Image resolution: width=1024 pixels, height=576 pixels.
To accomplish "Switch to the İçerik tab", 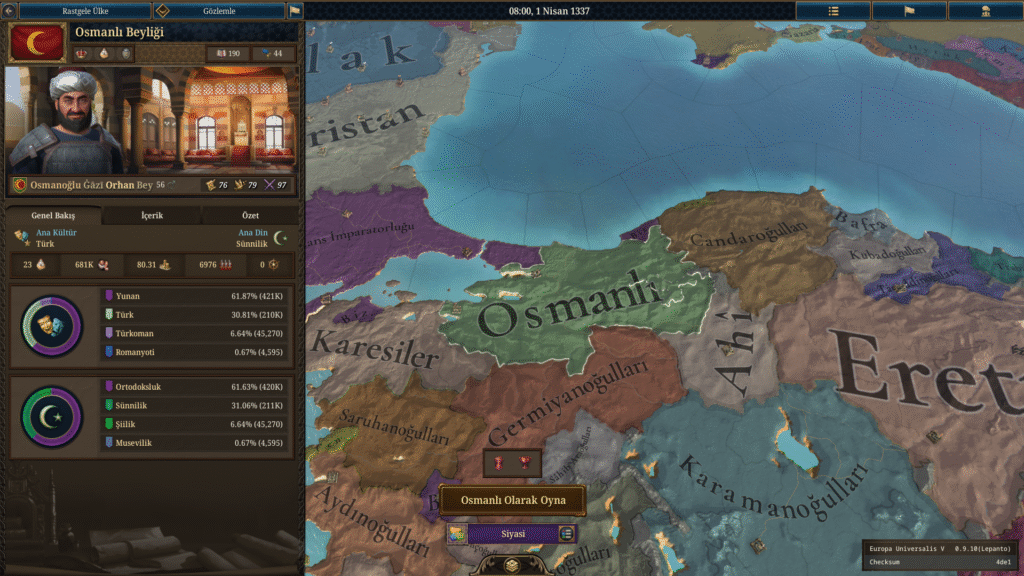I will pos(151,215).
